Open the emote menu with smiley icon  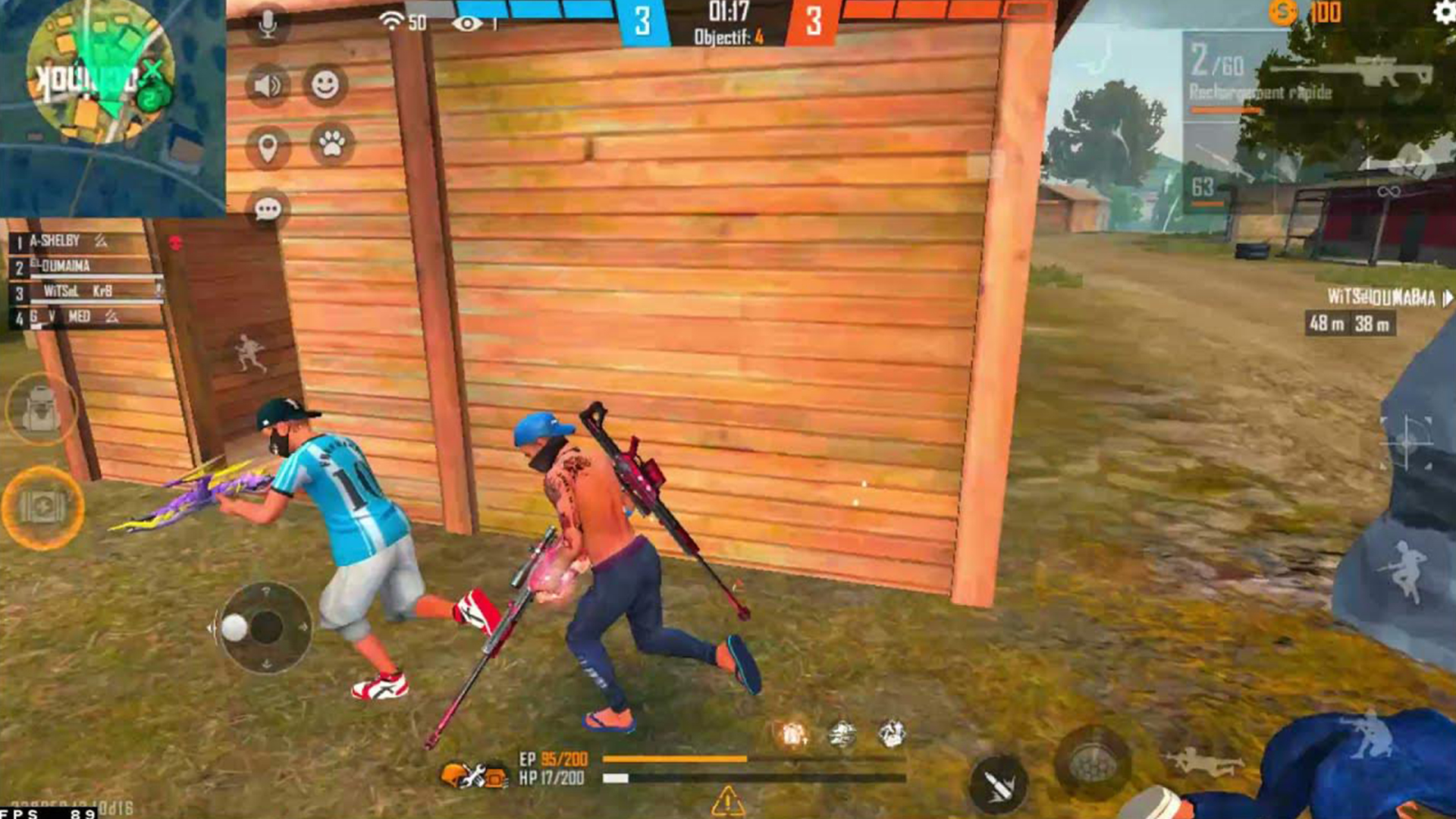click(x=326, y=86)
